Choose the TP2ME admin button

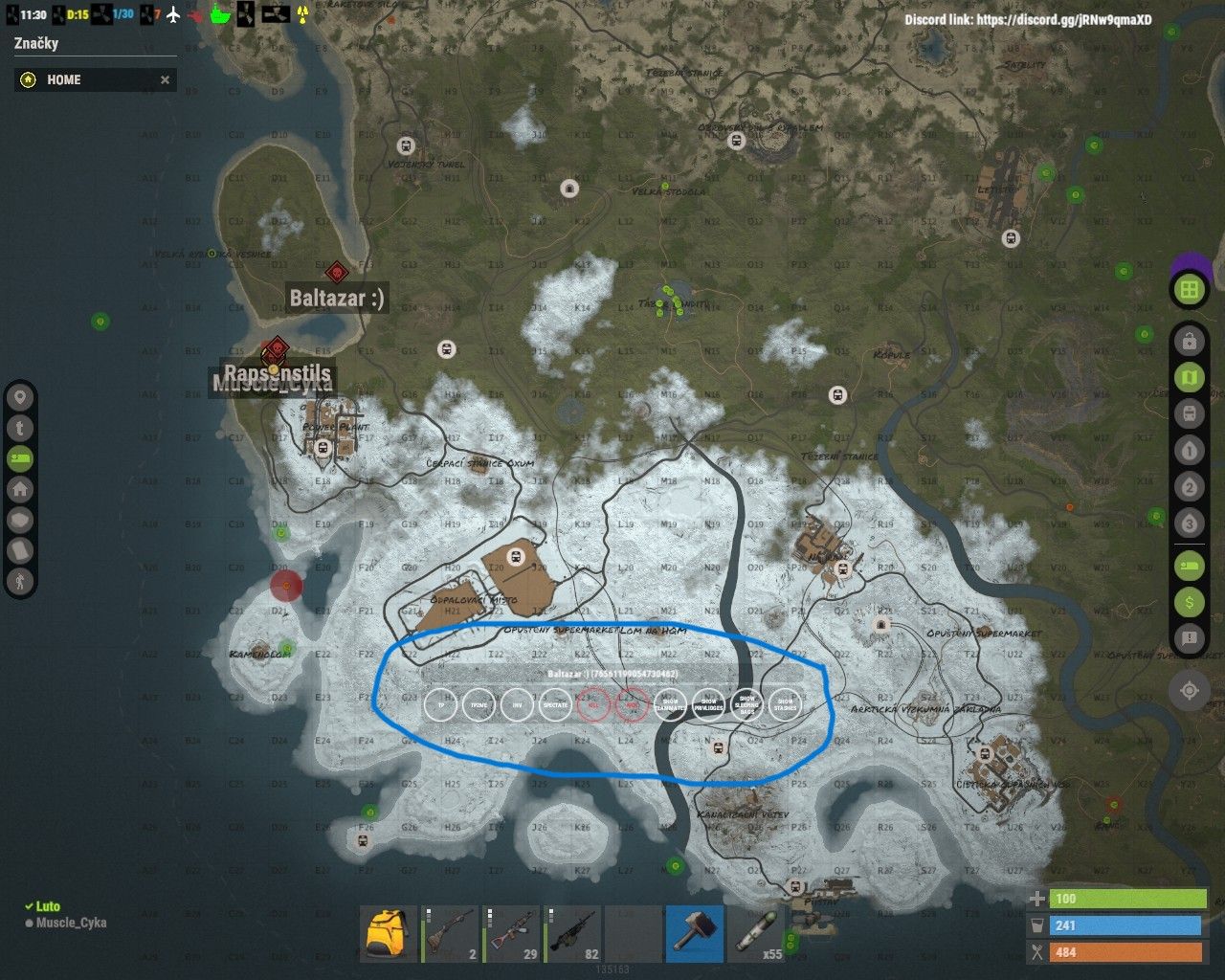(x=479, y=705)
